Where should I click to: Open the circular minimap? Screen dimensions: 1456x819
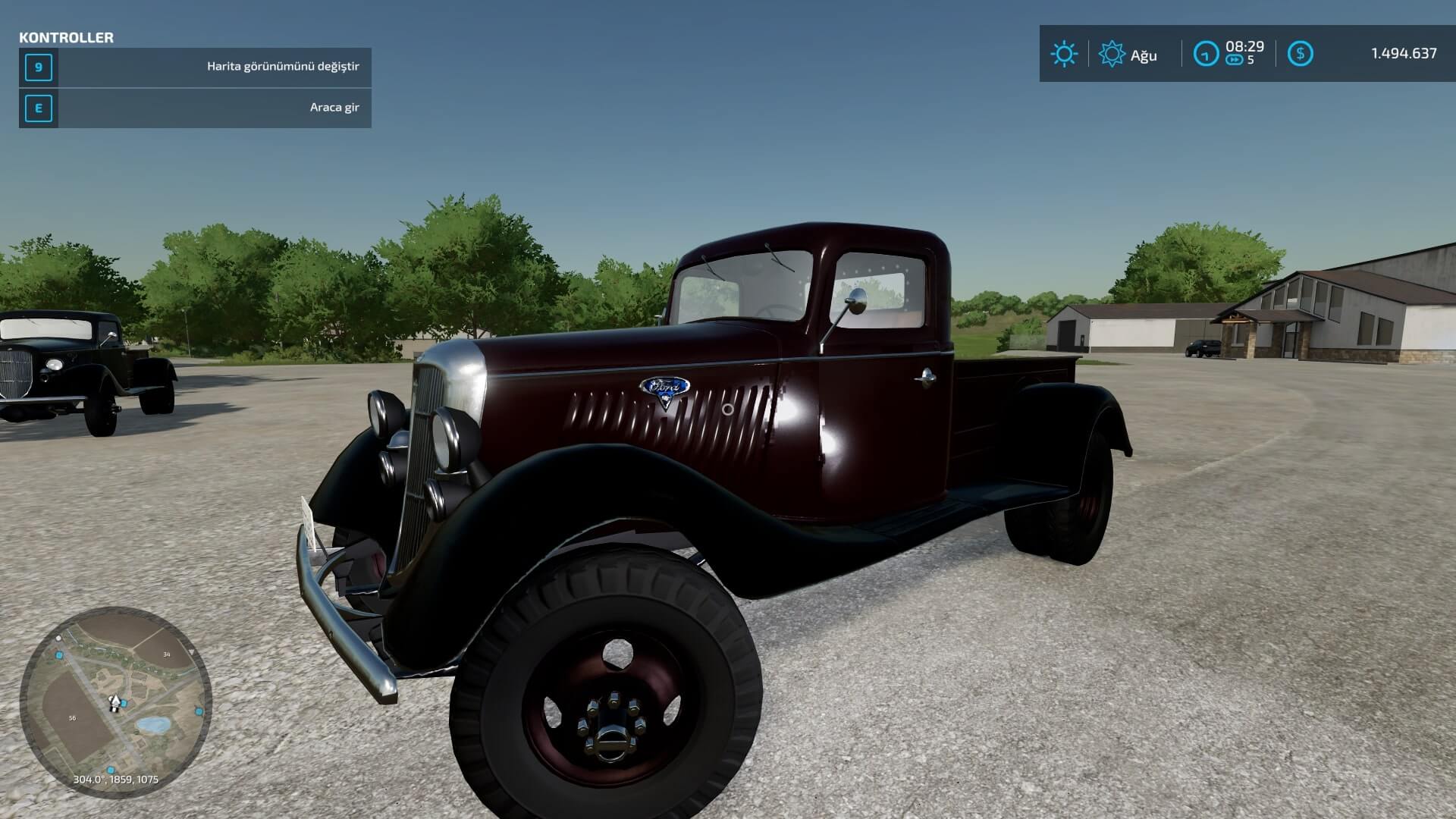point(115,702)
